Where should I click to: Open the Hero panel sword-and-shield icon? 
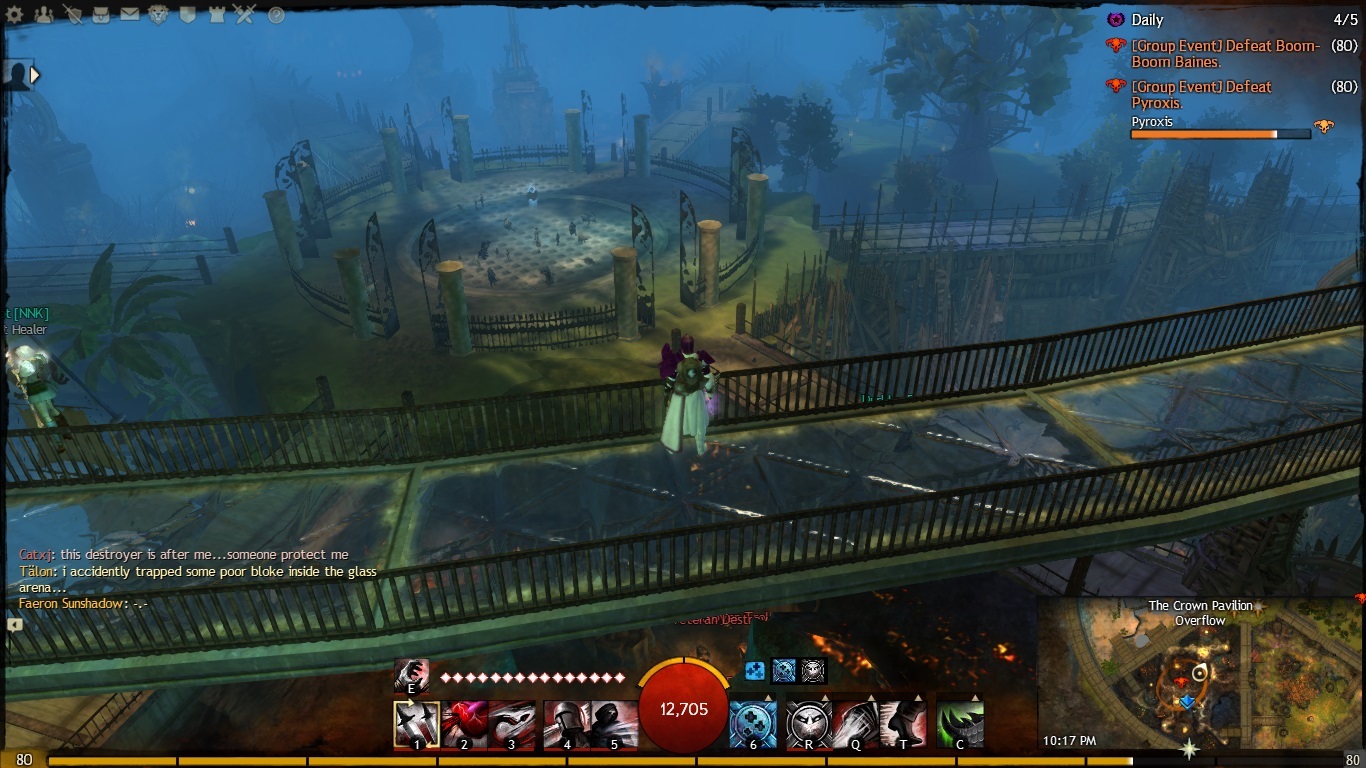coord(72,15)
